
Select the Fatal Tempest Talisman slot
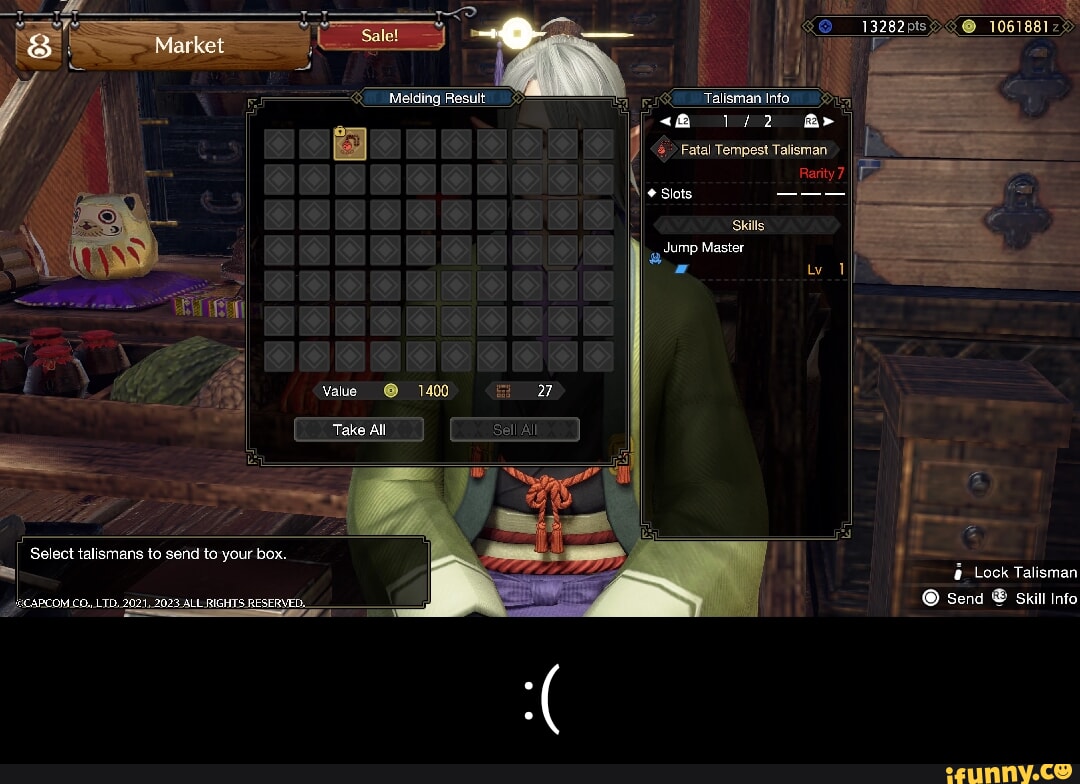pyautogui.click(x=350, y=144)
